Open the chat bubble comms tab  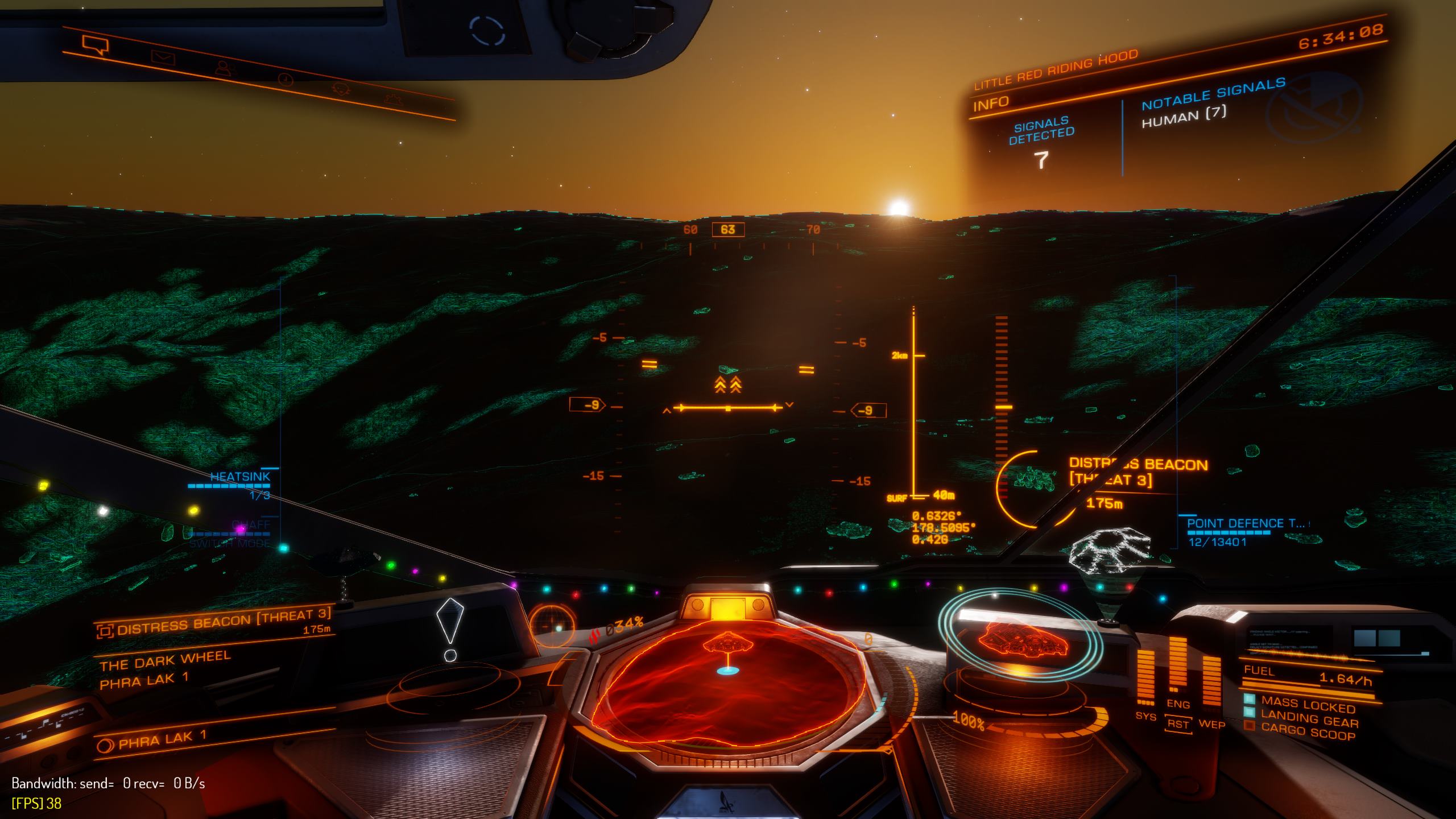click(94, 44)
